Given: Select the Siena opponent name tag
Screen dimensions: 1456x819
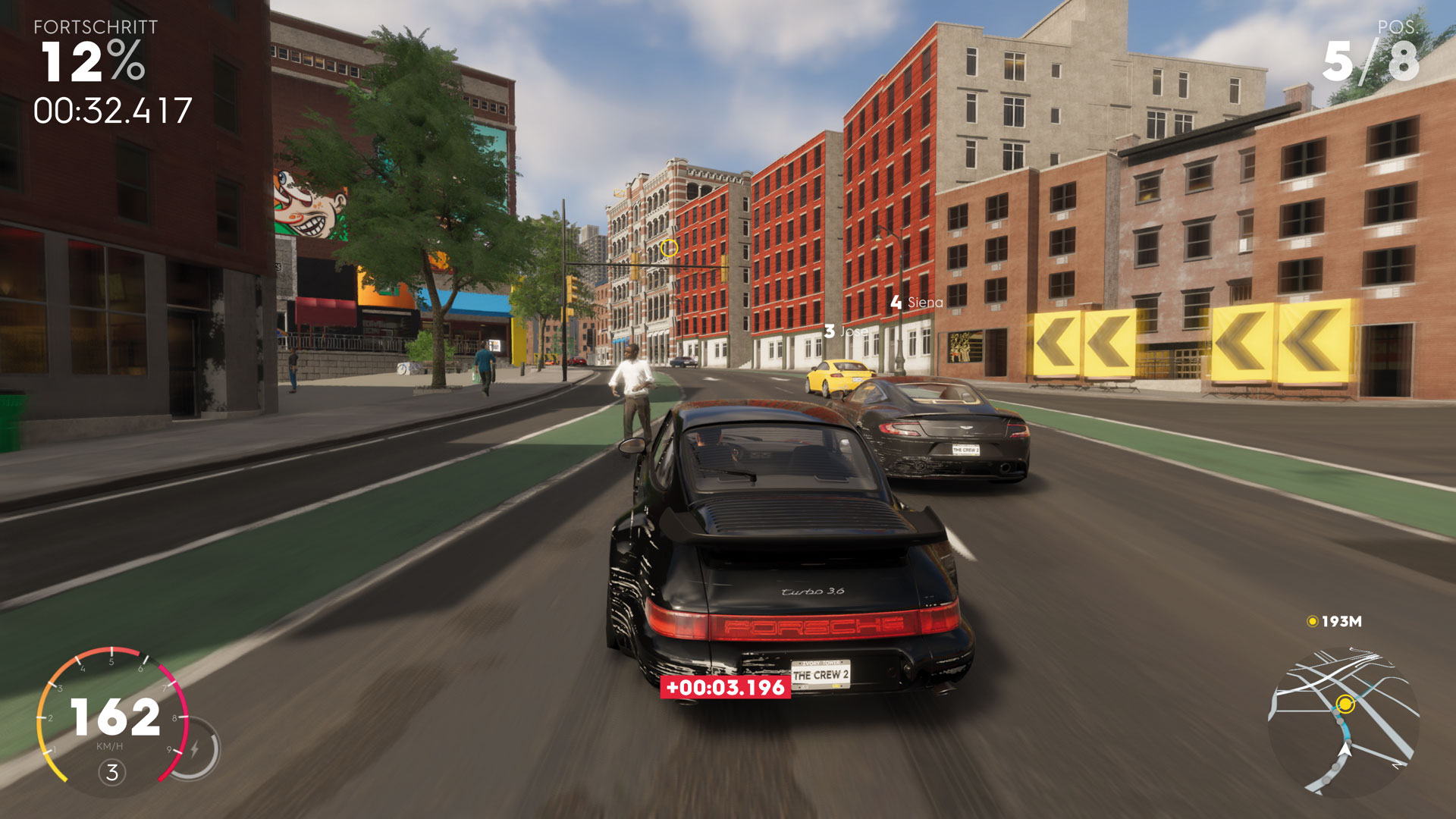Looking at the screenshot, I should (917, 303).
